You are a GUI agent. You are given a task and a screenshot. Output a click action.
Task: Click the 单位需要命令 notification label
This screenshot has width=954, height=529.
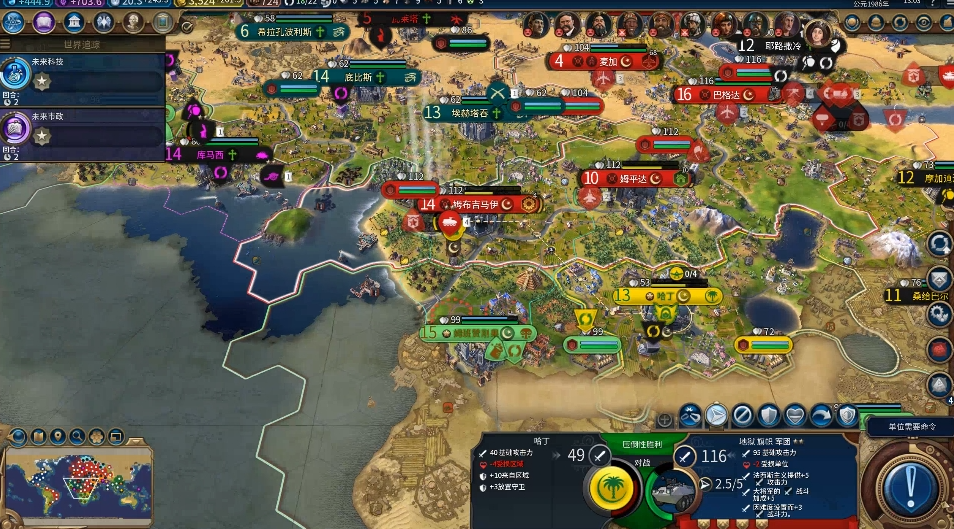[x=907, y=426]
